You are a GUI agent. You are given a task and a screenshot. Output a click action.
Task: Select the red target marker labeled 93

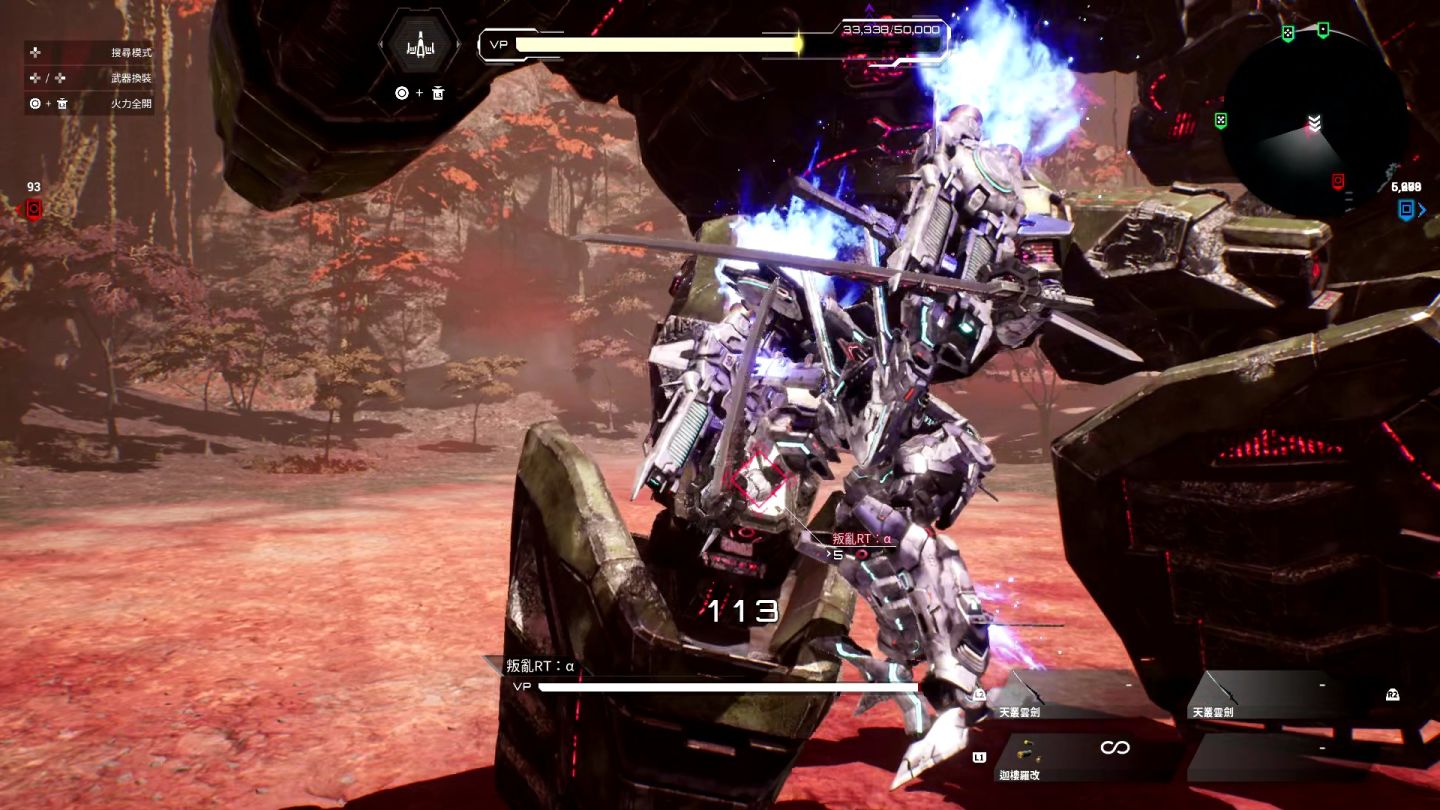click(33, 208)
